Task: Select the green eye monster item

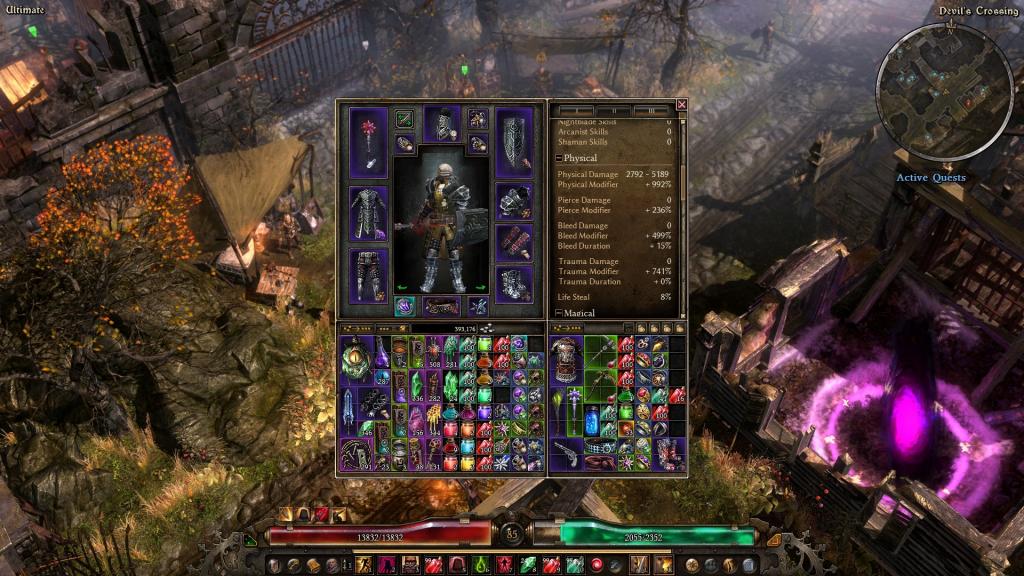Action: coord(356,358)
